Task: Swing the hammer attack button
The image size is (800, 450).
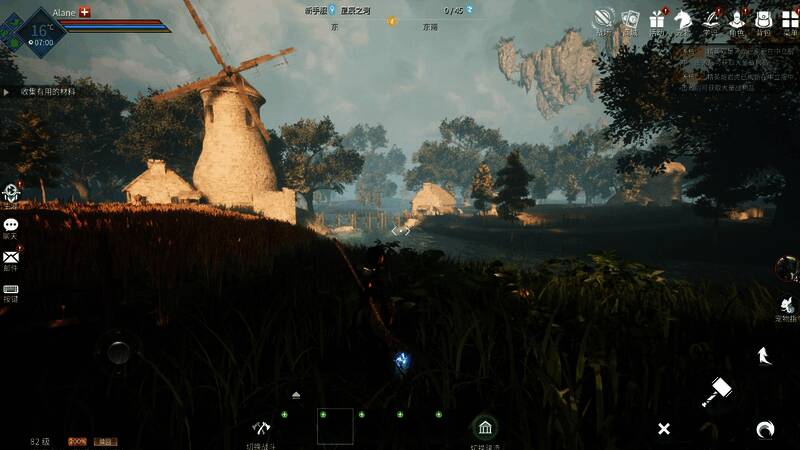Action: pyautogui.click(x=717, y=391)
